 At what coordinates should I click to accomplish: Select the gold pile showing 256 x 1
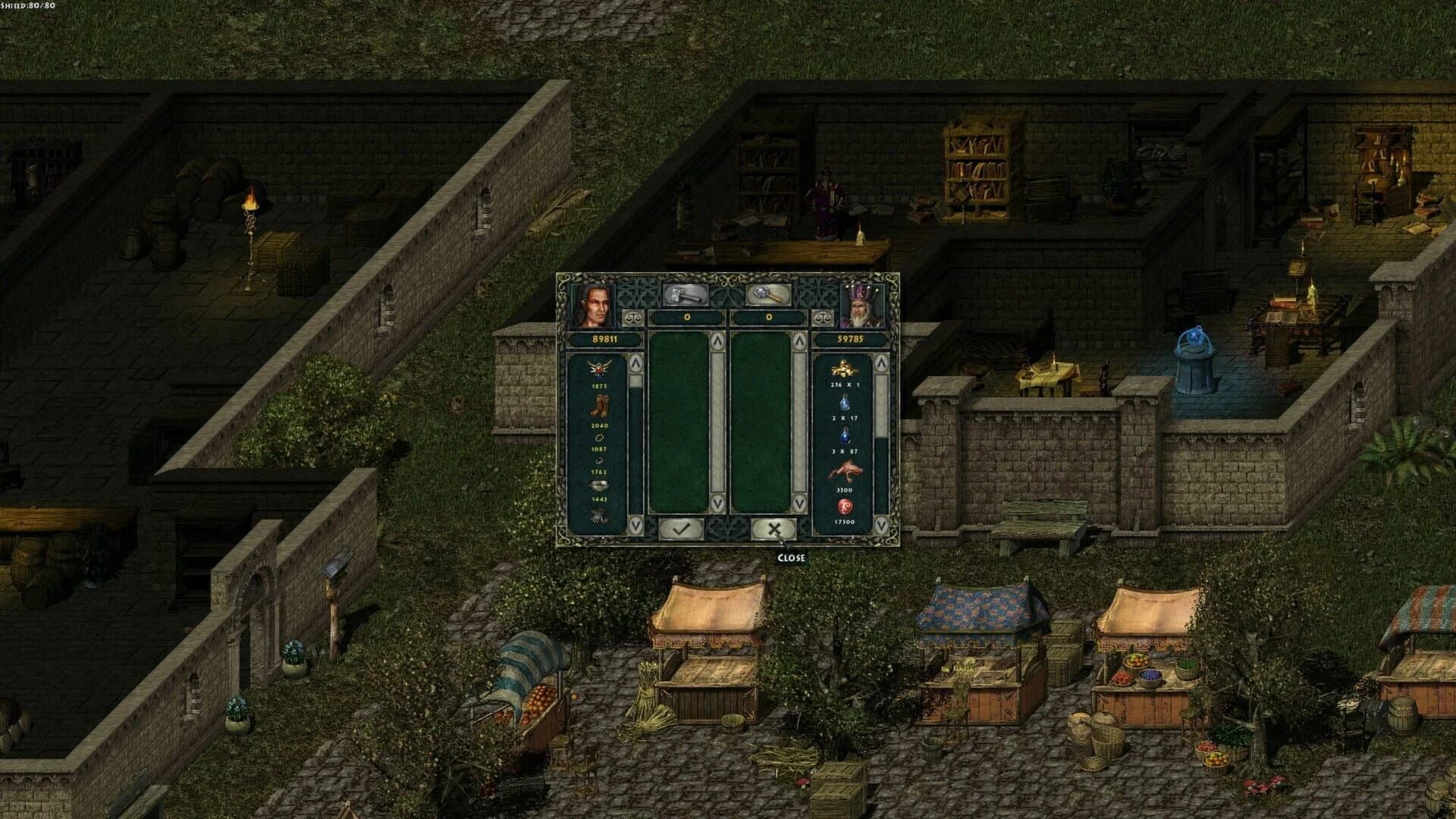(x=843, y=369)
